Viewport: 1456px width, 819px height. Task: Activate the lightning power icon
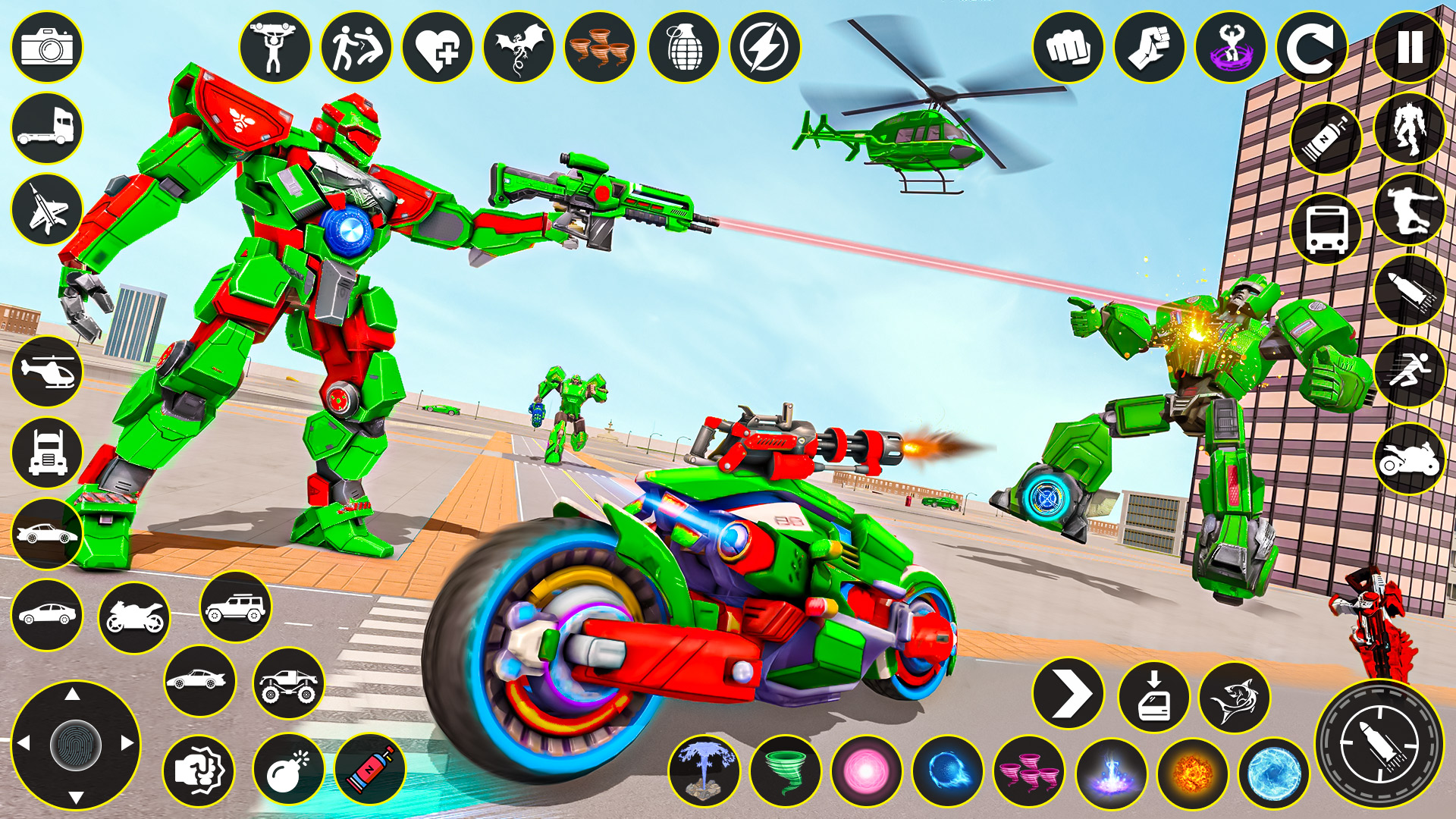click(766, 48)
